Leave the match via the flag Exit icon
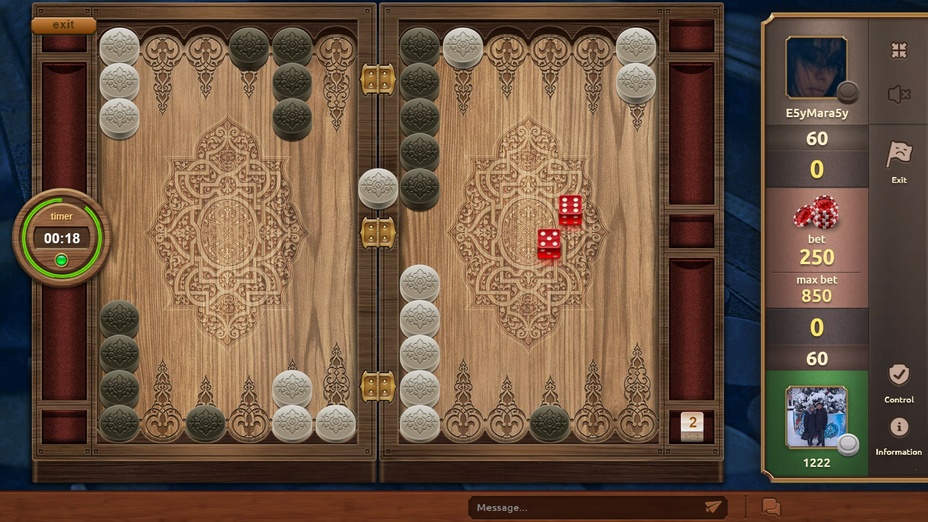 coord(899,158)
